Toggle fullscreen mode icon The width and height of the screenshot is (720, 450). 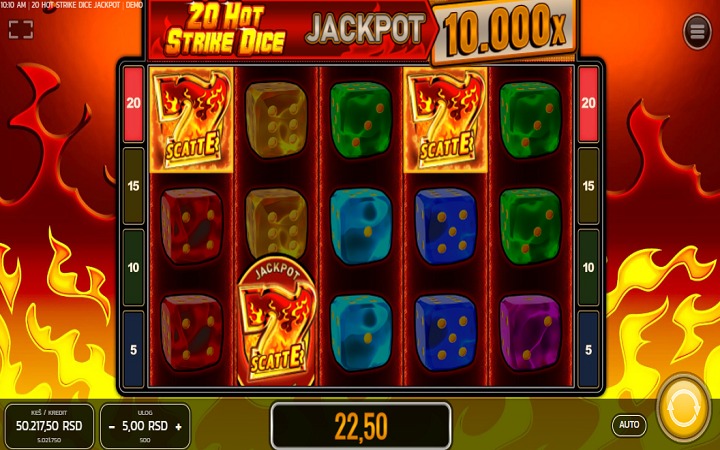pyautogui.click(x=21, y=30)
